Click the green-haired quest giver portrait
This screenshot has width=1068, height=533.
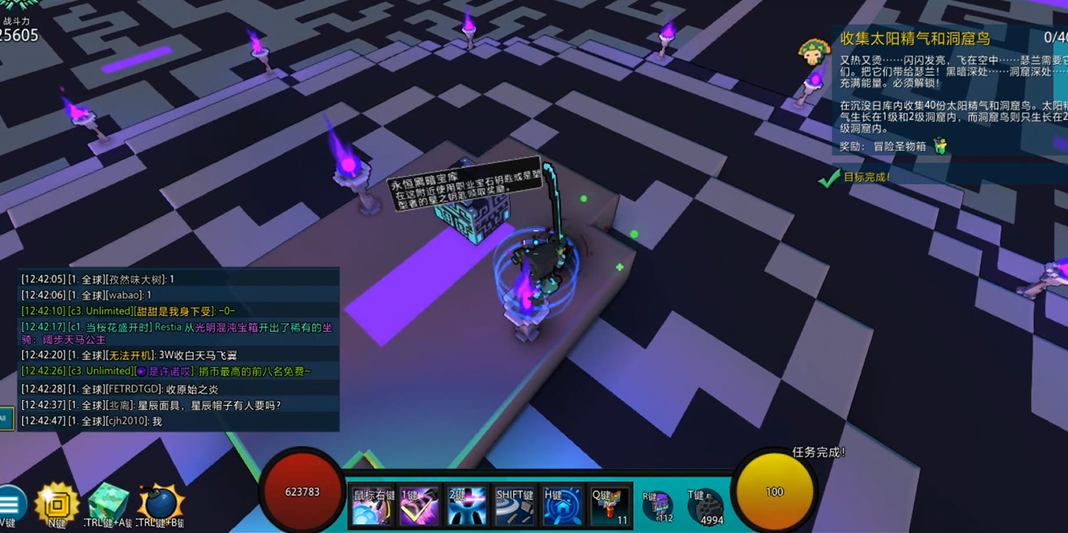coord(814,51)
